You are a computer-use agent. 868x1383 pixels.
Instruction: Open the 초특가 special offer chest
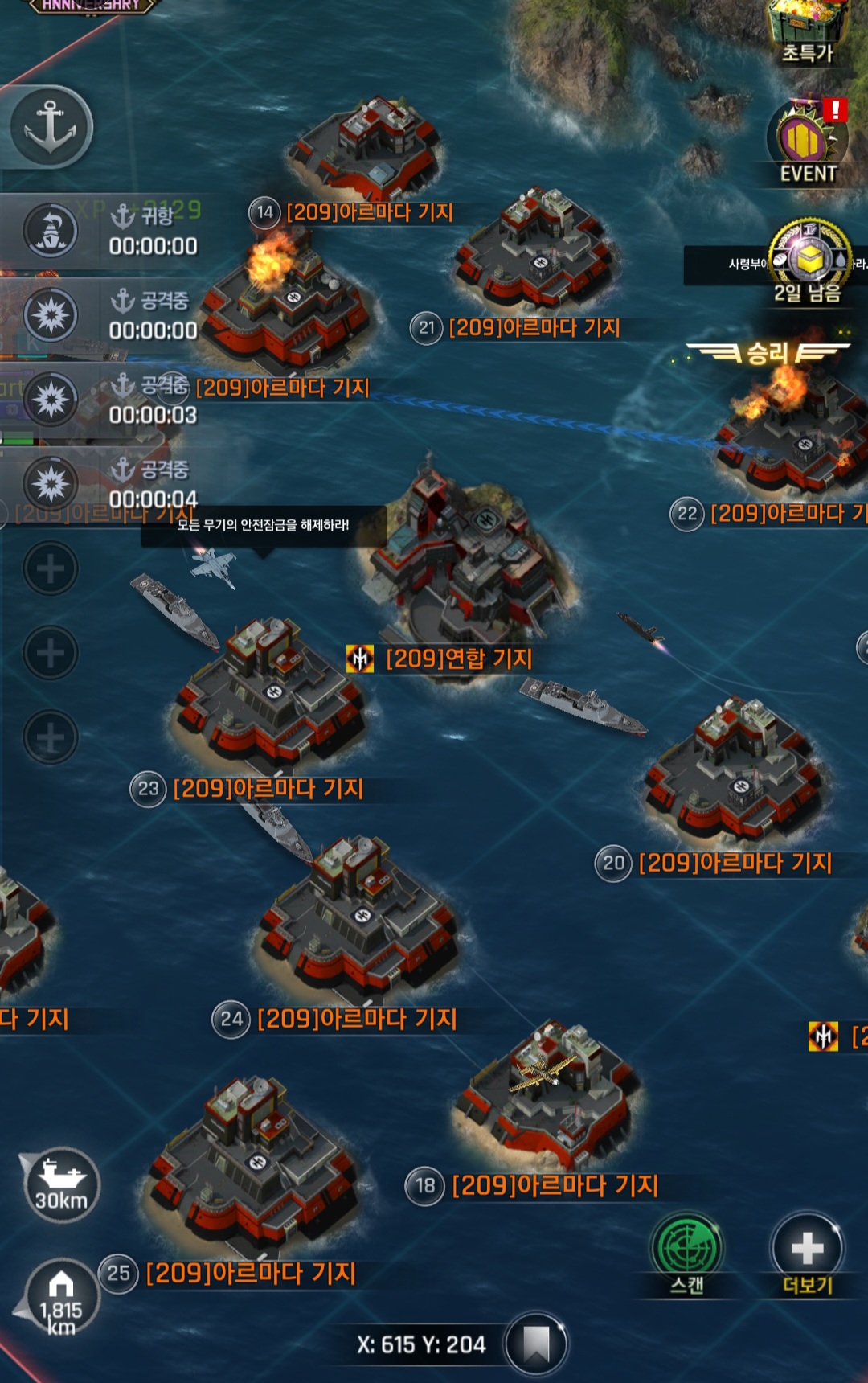808,32
